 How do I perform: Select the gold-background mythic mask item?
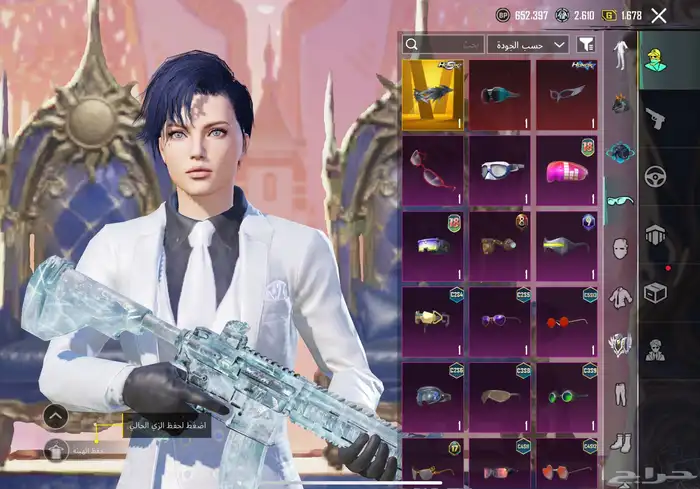(x=432, y=95)
